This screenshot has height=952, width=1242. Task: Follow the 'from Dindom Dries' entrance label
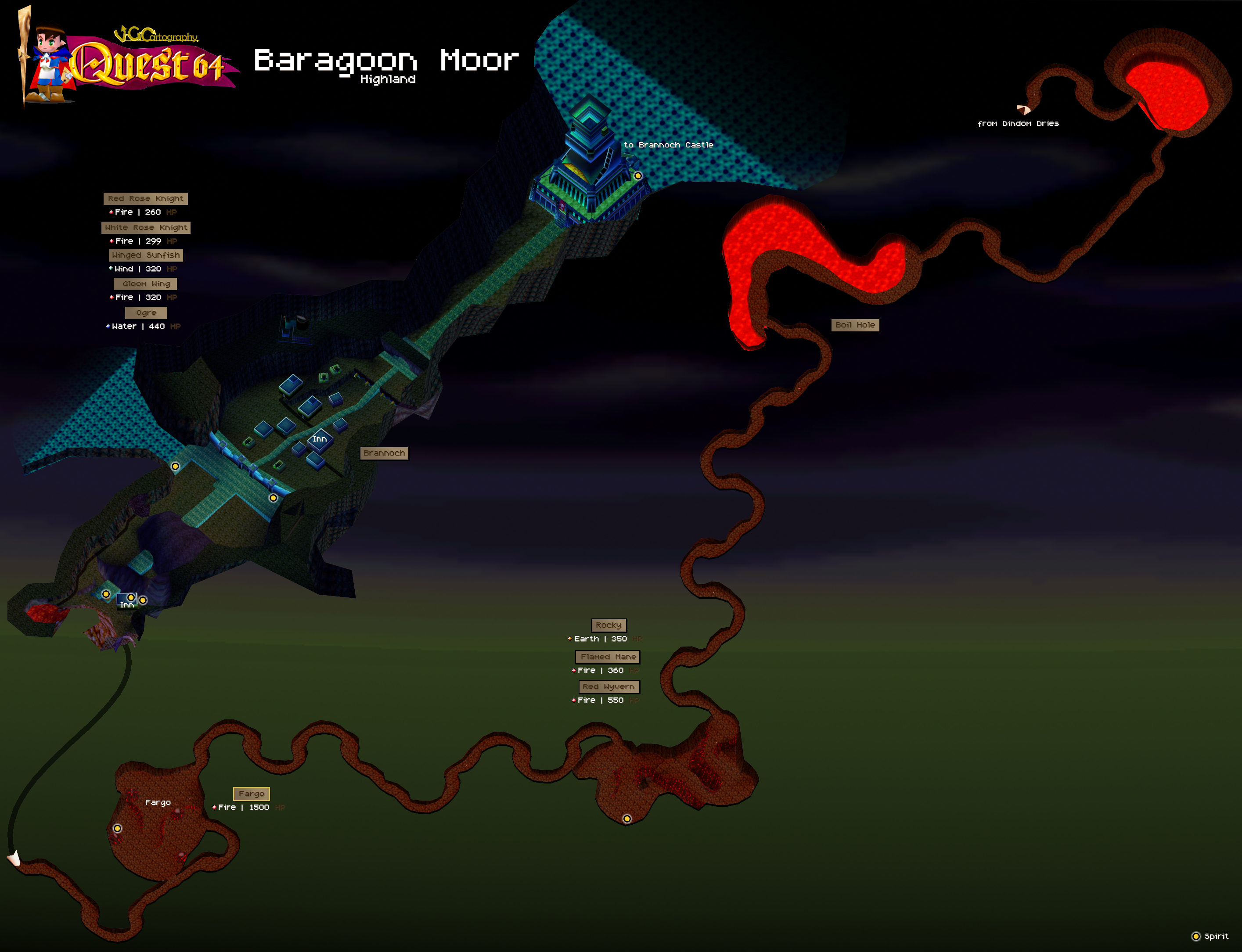[1018, 123]
